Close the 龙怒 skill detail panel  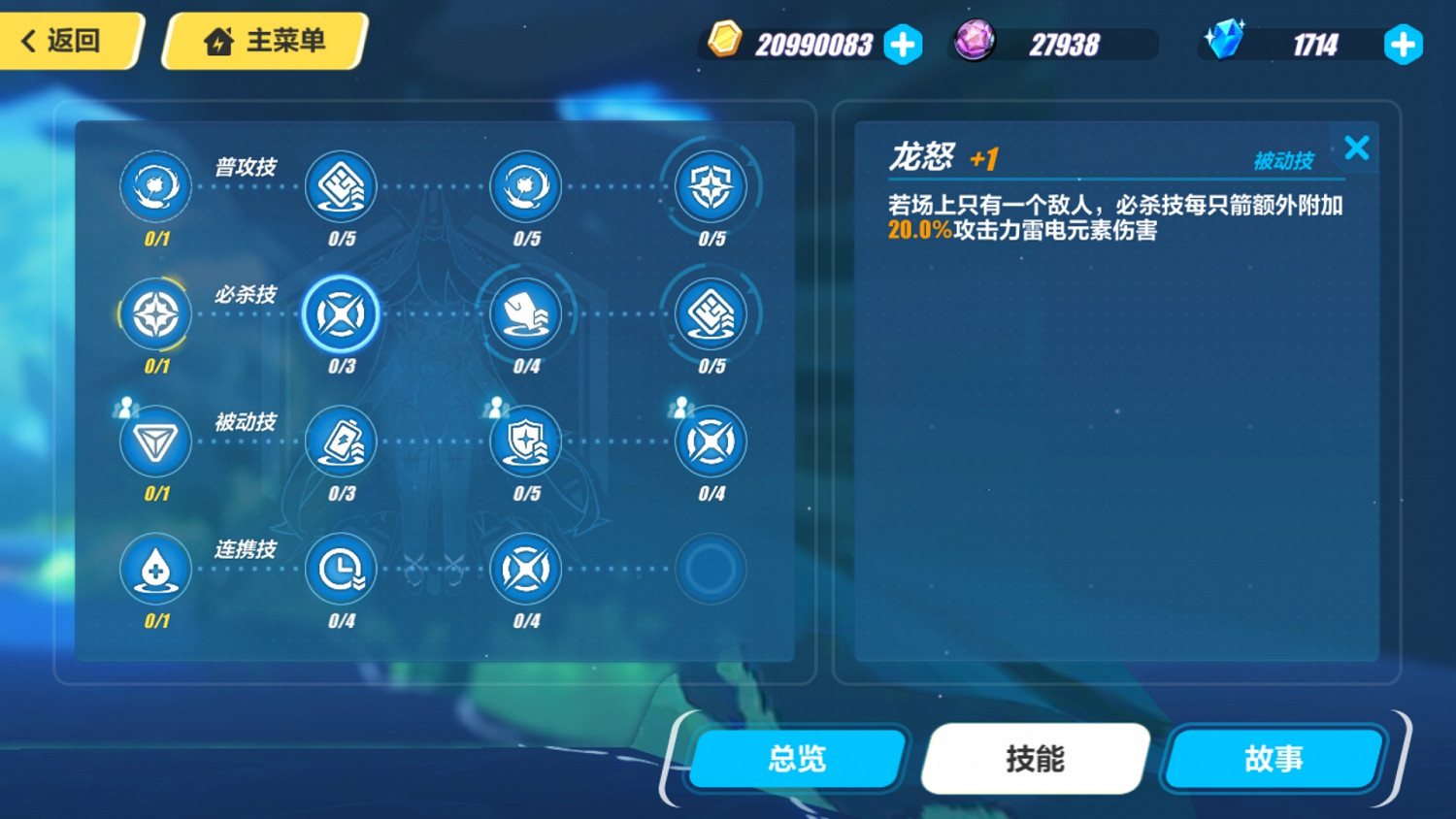pyautogui.click(x=1356, y=147)
